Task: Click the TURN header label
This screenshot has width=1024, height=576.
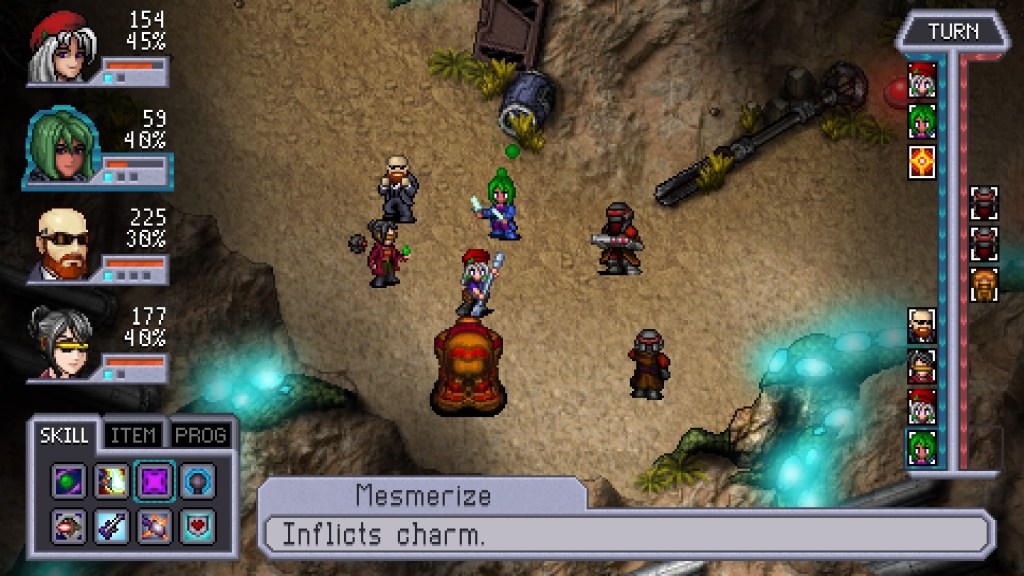Action: tap(952, 32)
